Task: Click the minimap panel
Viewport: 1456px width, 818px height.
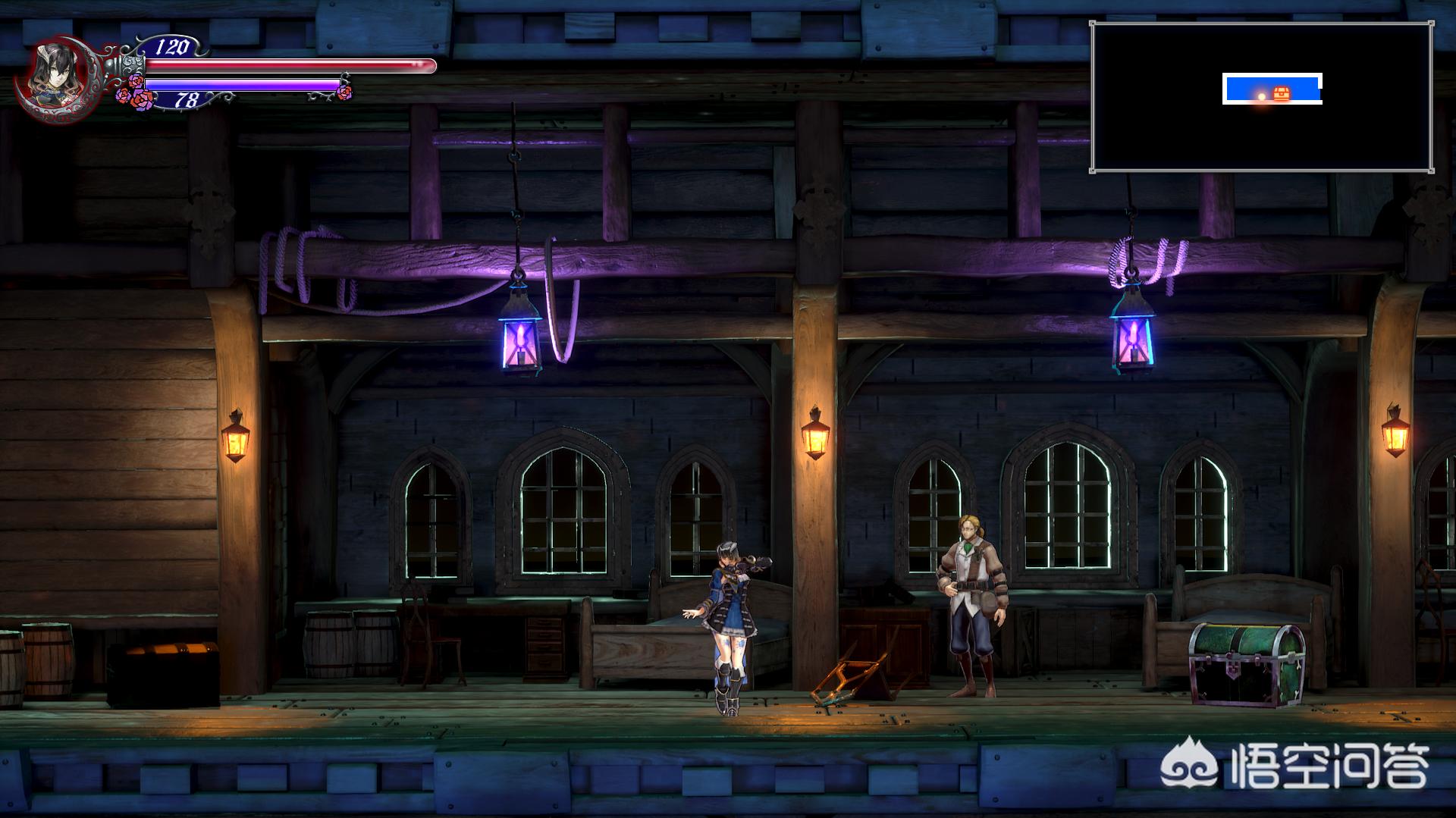Action: click(1261, 97)
